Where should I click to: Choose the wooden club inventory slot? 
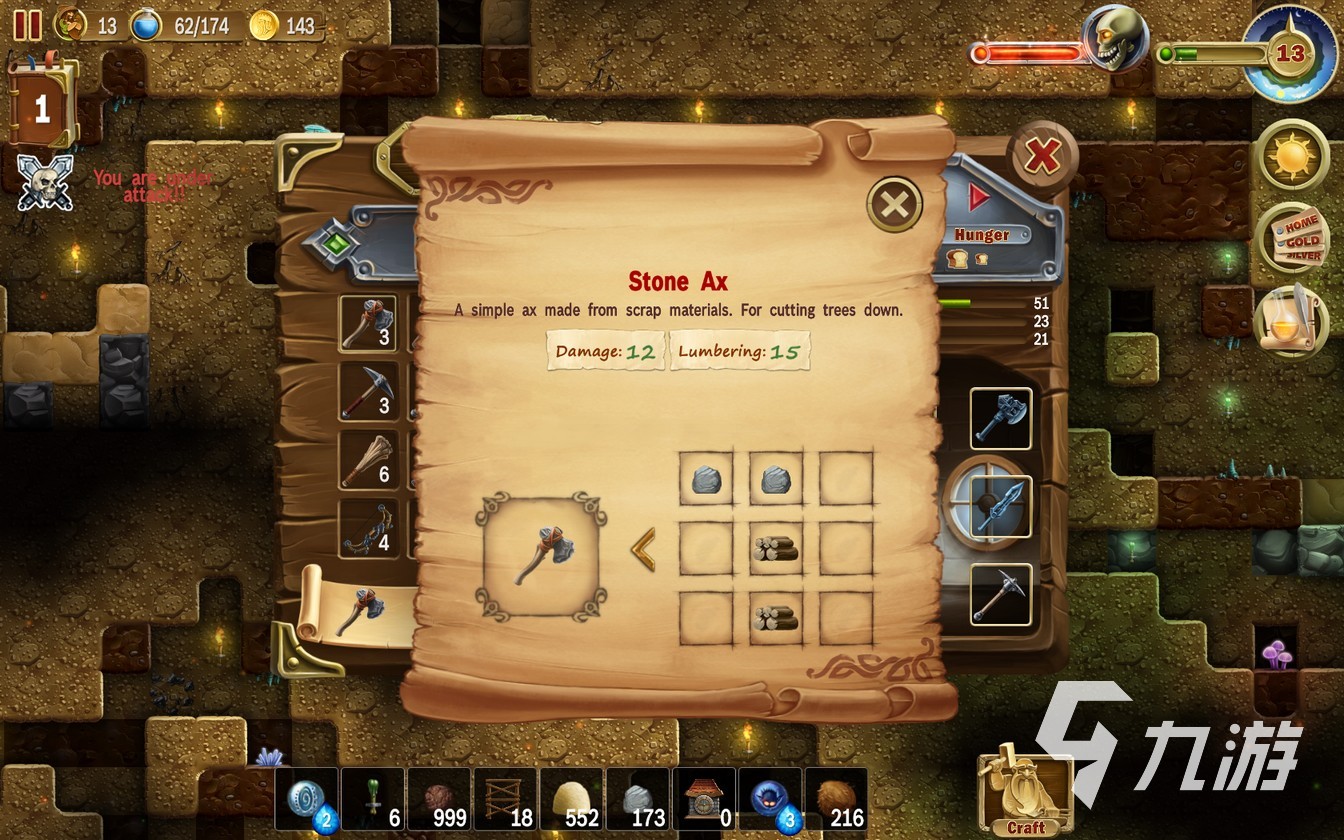pos(368,460)
